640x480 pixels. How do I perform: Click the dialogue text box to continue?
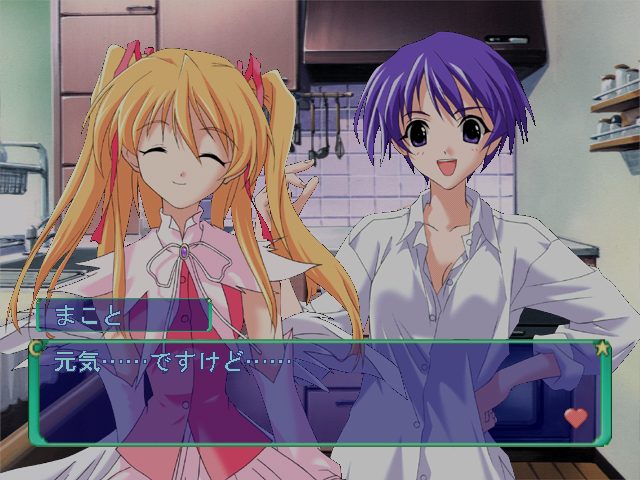point(318,394)
